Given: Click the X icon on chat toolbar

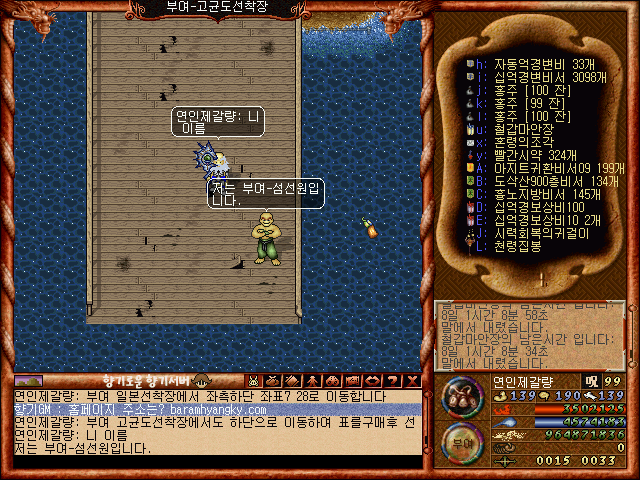Looking at the screenshot, I should 412,381.
